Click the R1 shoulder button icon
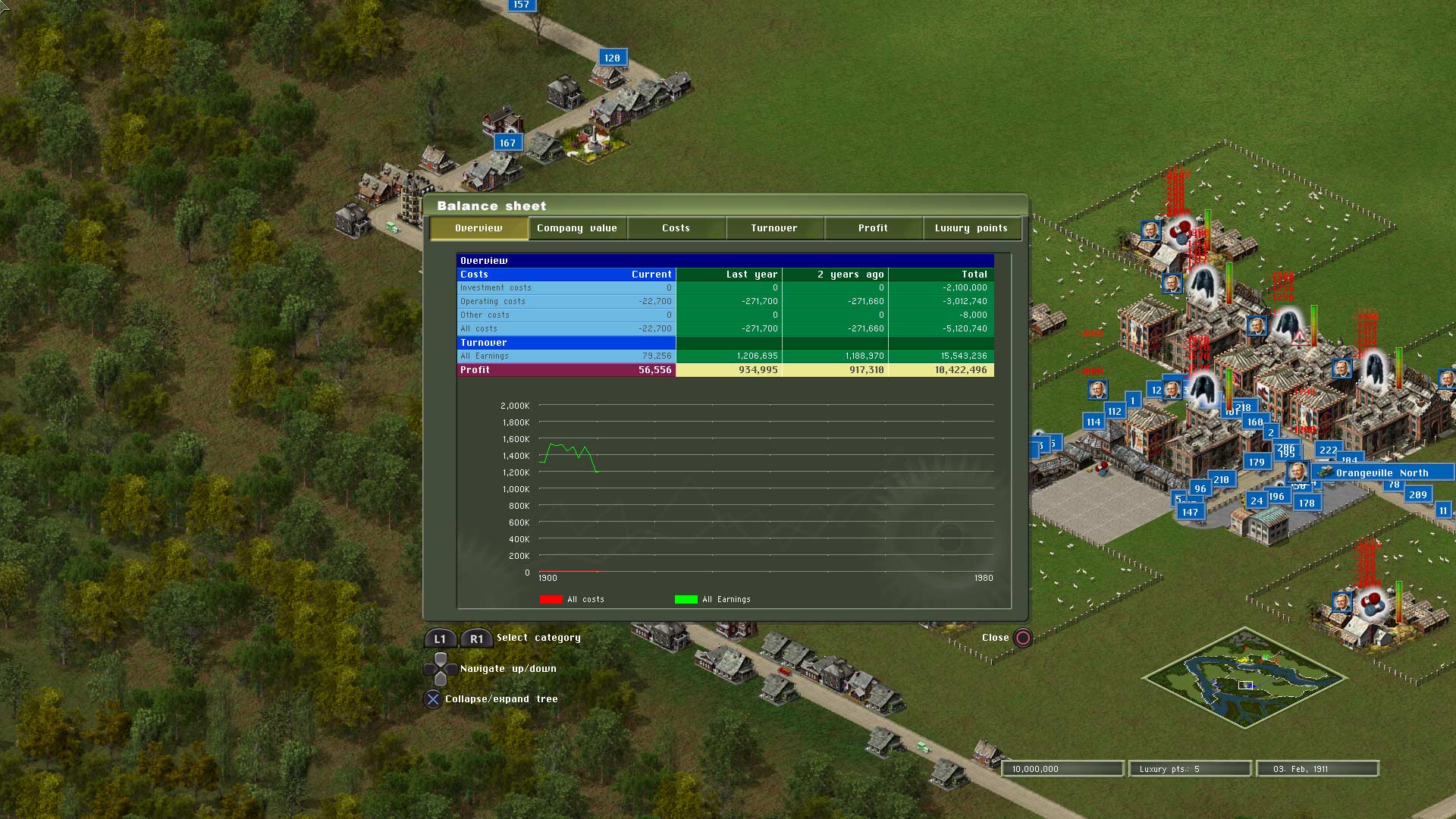 [x=476, y=639]
